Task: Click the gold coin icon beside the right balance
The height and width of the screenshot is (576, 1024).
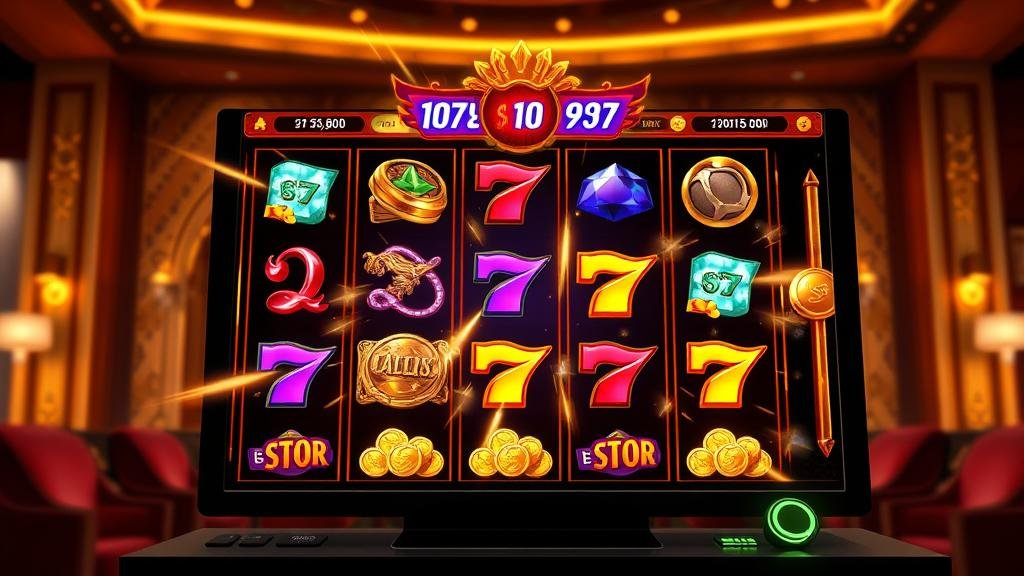Action: [x=676, y=124]
